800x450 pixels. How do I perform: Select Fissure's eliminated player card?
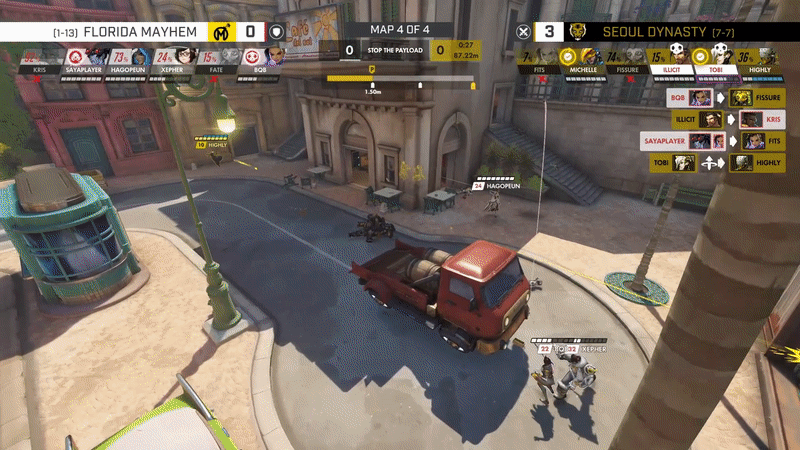(626, 58)
